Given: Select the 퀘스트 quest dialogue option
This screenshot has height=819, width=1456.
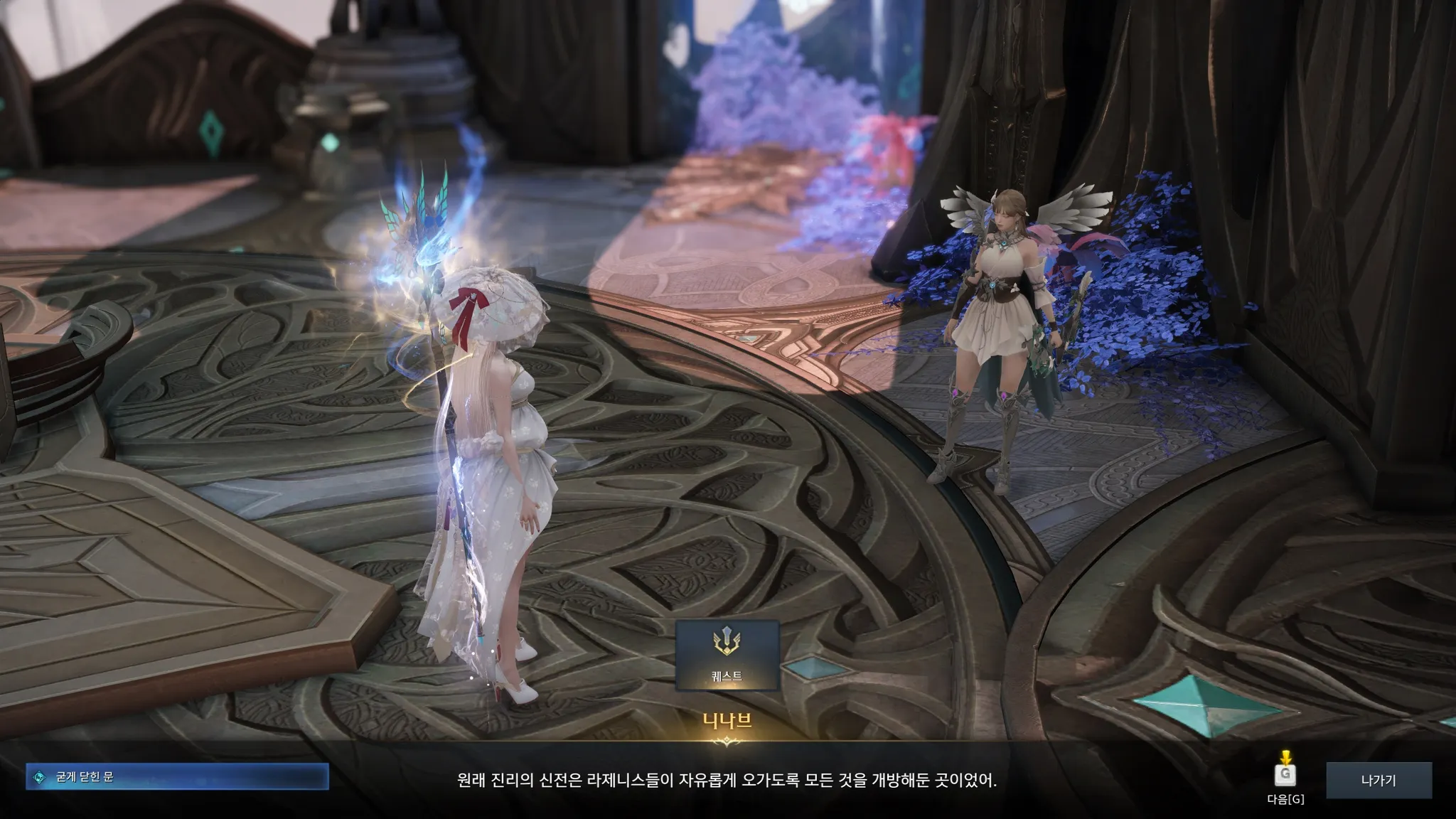Looking at the screenshot, I should (x=727, y=655).
